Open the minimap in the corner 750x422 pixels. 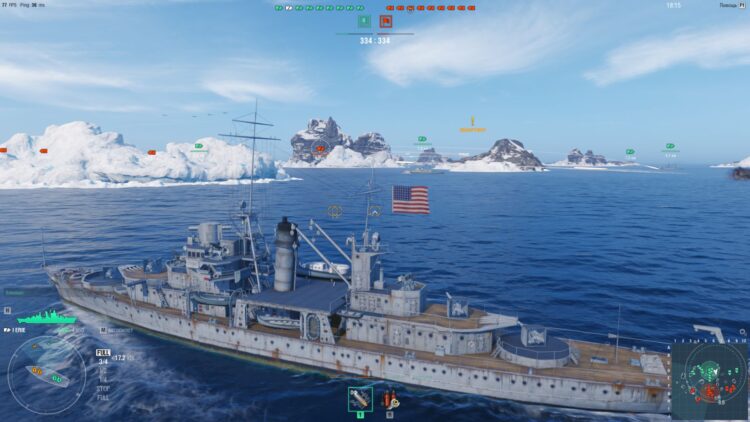[709, 380]
